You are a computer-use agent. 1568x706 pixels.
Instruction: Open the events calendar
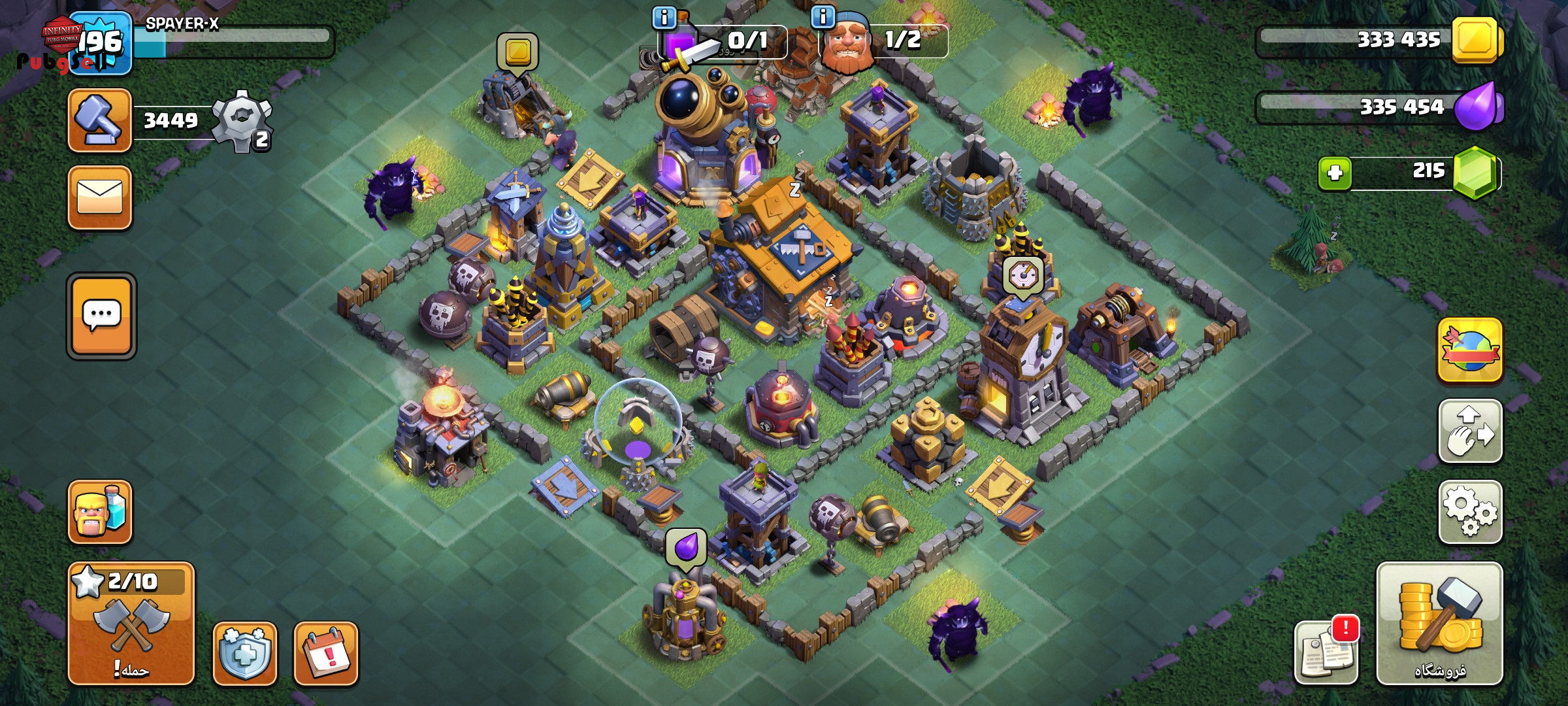(325, 653)
